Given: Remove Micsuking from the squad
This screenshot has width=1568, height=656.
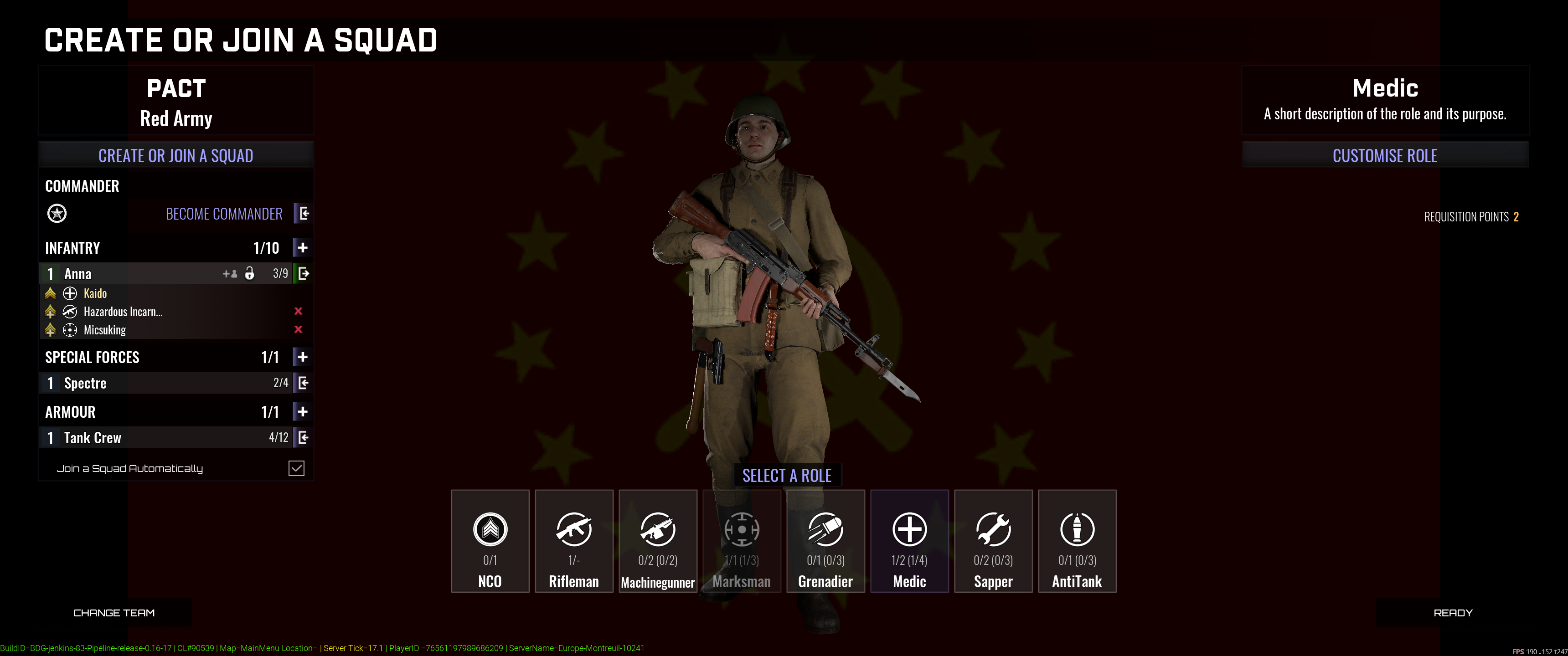Looking at the screenshot, I should point(298,330).
